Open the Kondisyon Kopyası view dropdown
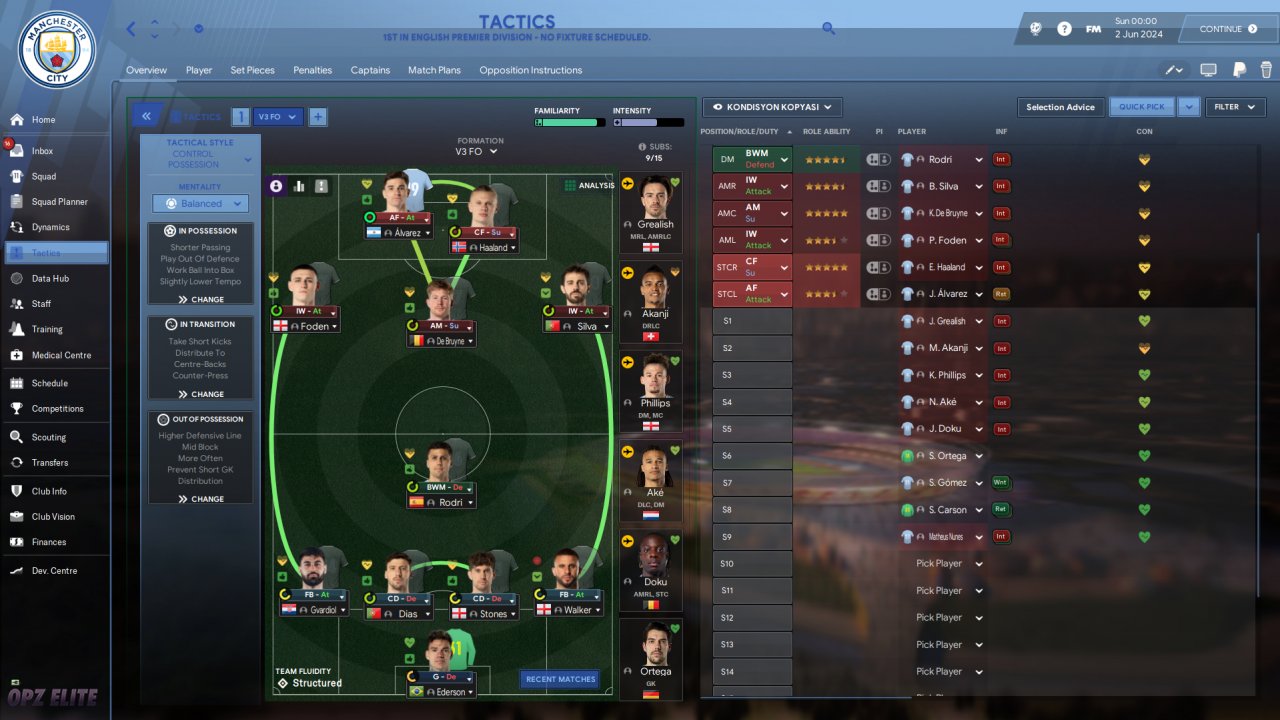Viewport: 1280px width, 720px height. point(772,107)
